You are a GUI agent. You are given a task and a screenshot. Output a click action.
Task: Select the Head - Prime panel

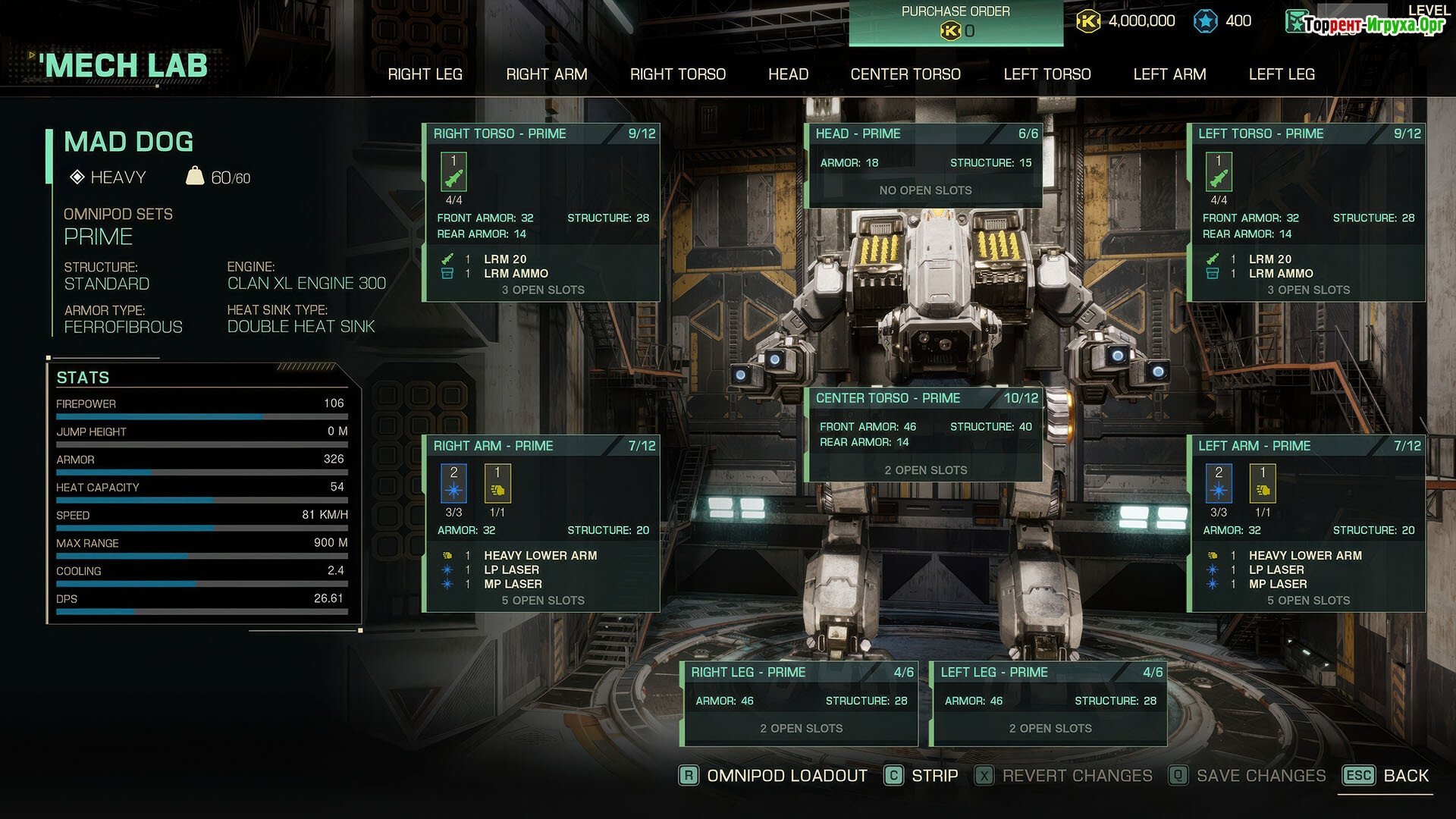pyautogui.click(x=924, y=134)
